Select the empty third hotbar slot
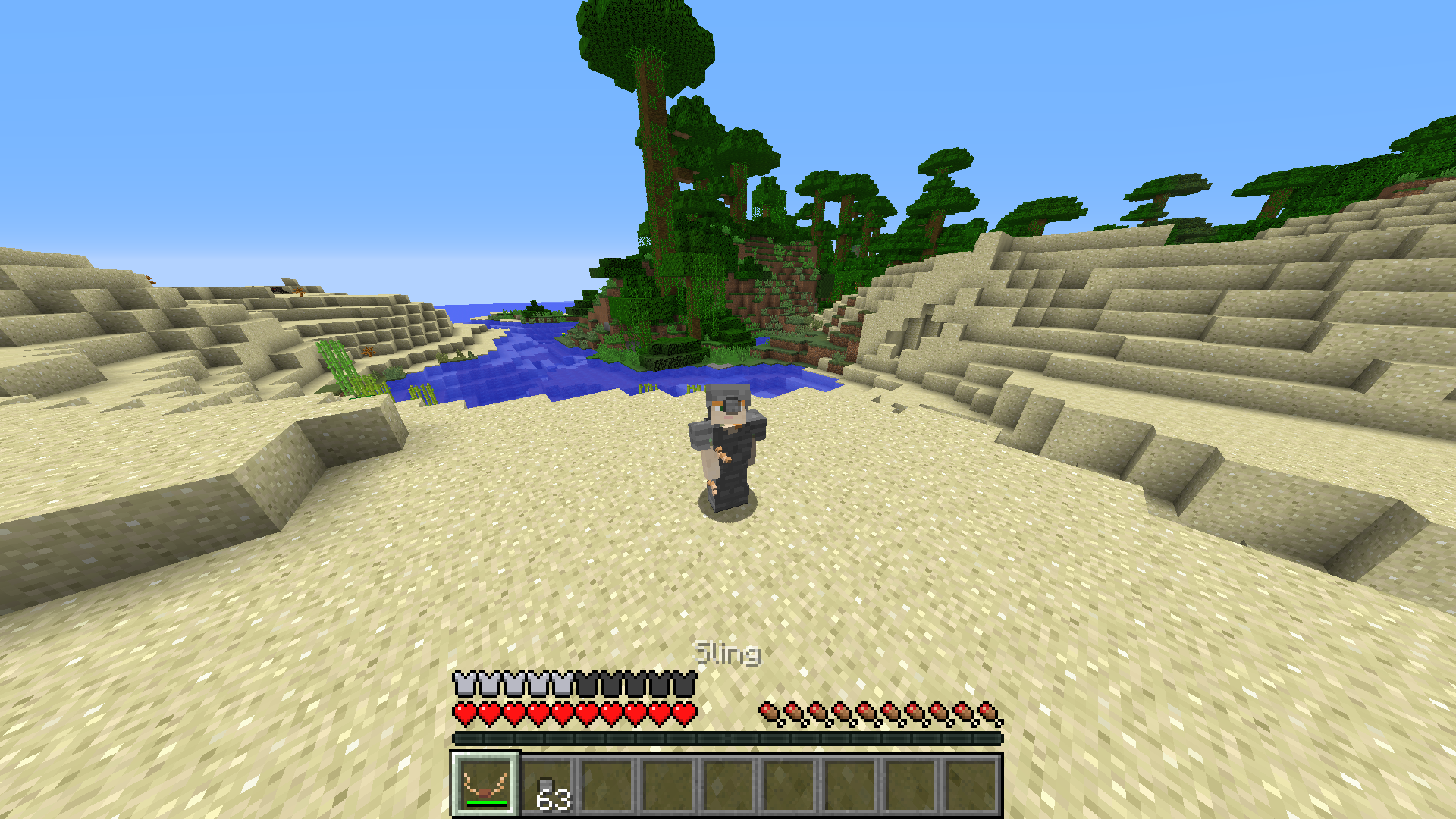The height and width of the screenshot is (819, 1456). point(607,785)
